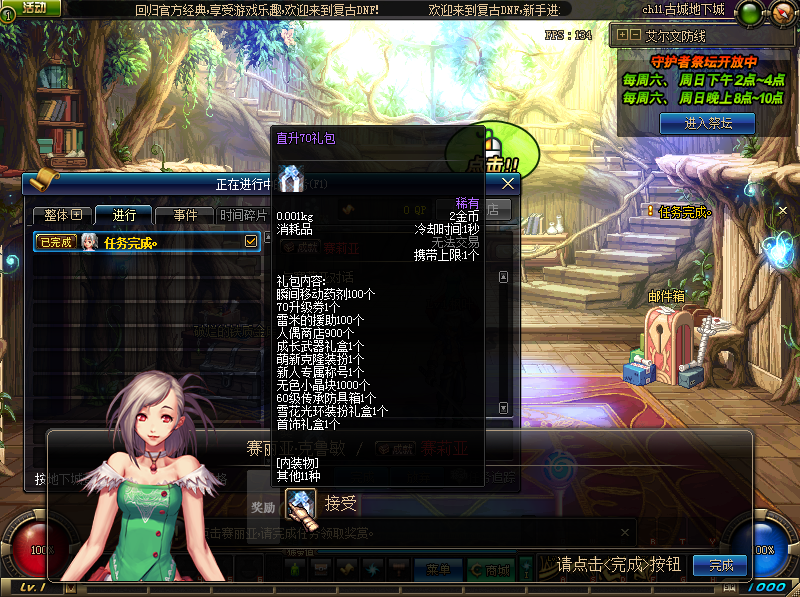Toggle the quest tracking checkbox

[x=251, y=241]
